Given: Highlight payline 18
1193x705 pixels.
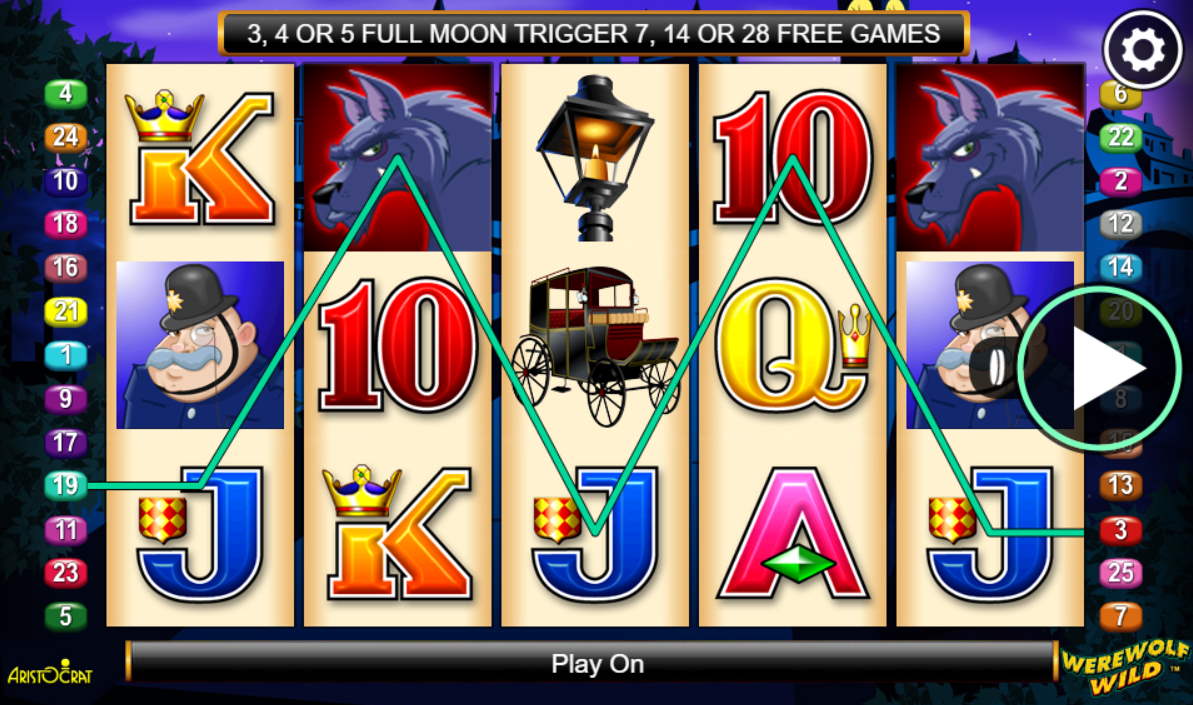Looking at the screenshot, I should pyautogui.click(x=66, y=224).
